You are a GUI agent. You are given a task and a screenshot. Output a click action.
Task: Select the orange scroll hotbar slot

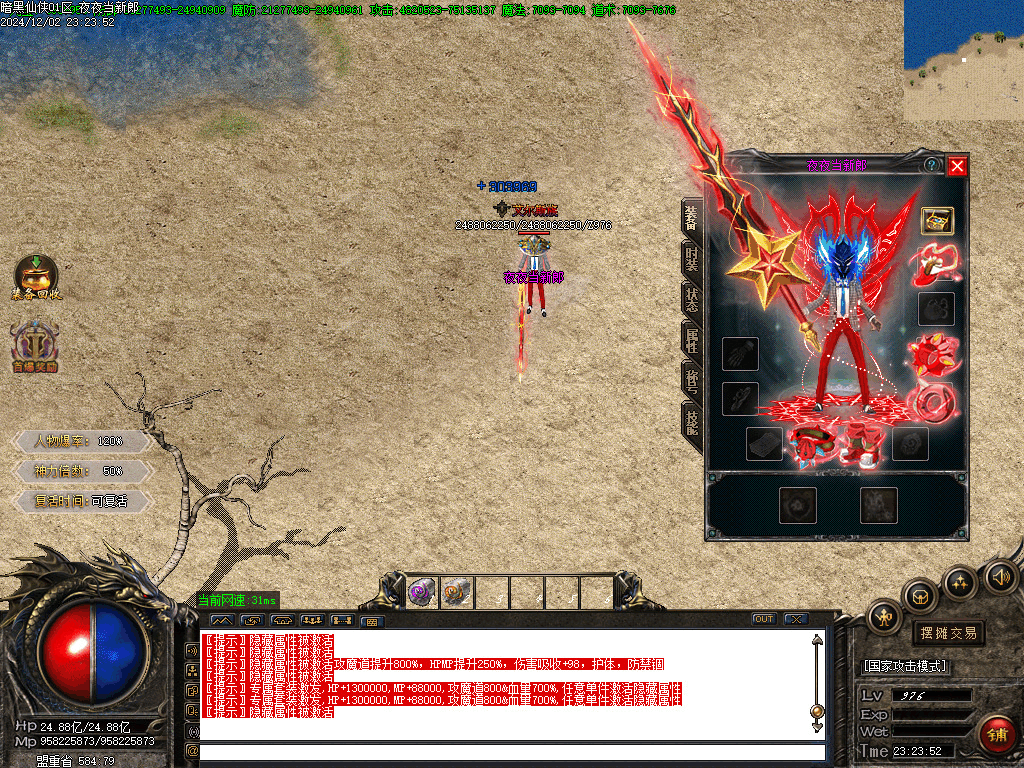(x=457, y=593)
